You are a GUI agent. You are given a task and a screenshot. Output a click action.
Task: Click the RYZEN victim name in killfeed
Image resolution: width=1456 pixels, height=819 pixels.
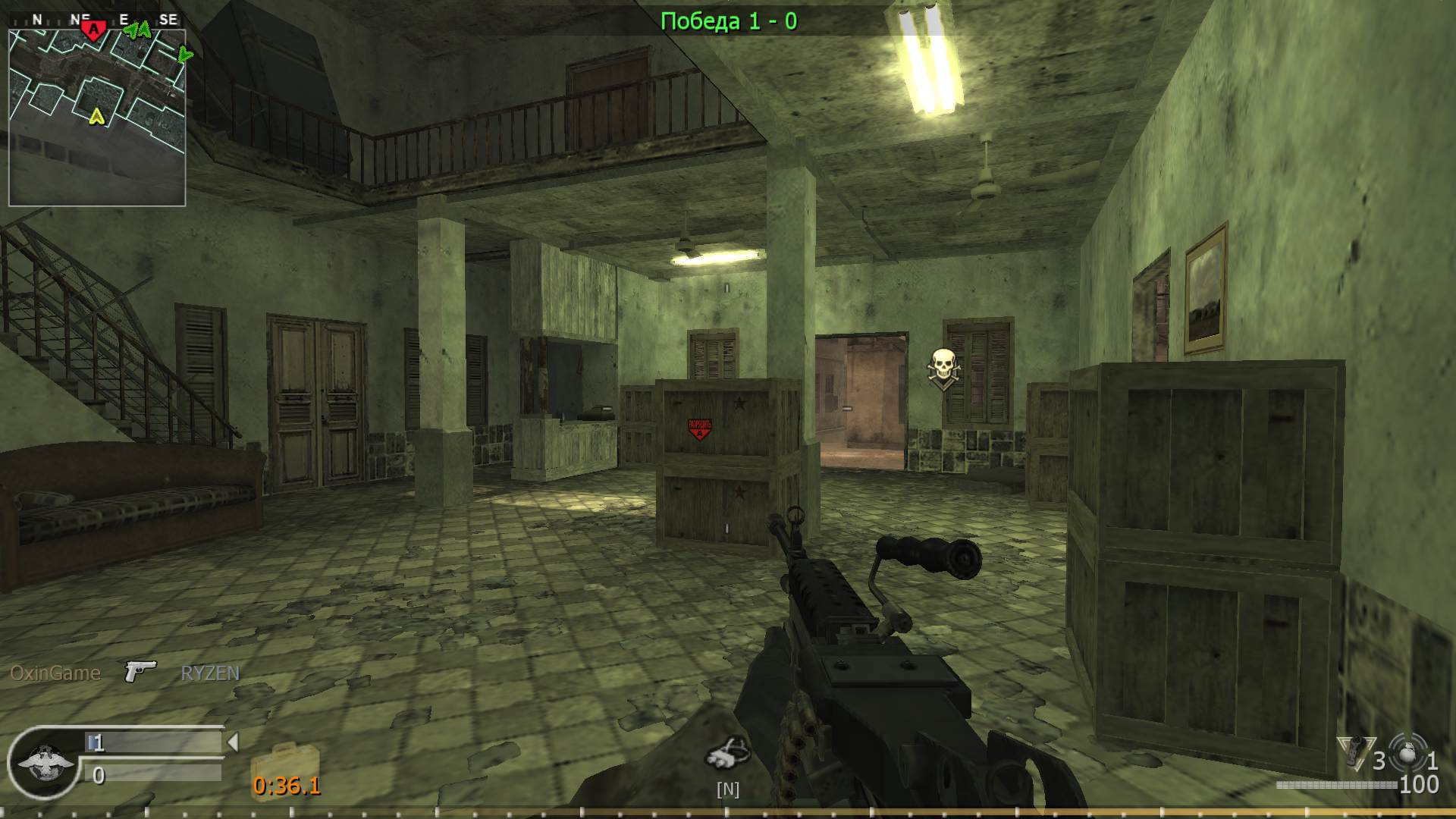(x=209, y=672)
